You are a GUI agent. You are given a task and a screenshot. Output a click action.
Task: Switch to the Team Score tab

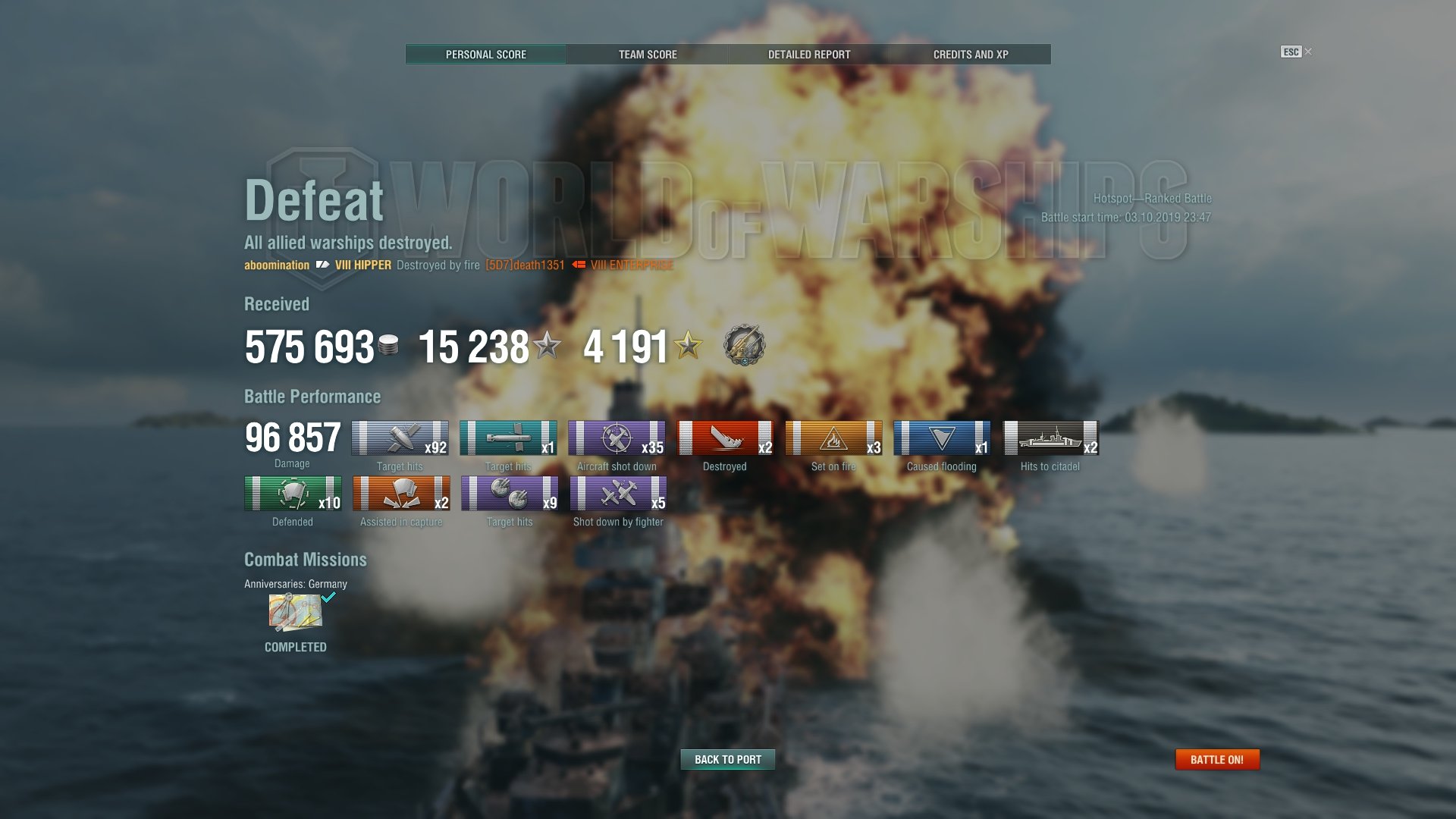point(648,55)
